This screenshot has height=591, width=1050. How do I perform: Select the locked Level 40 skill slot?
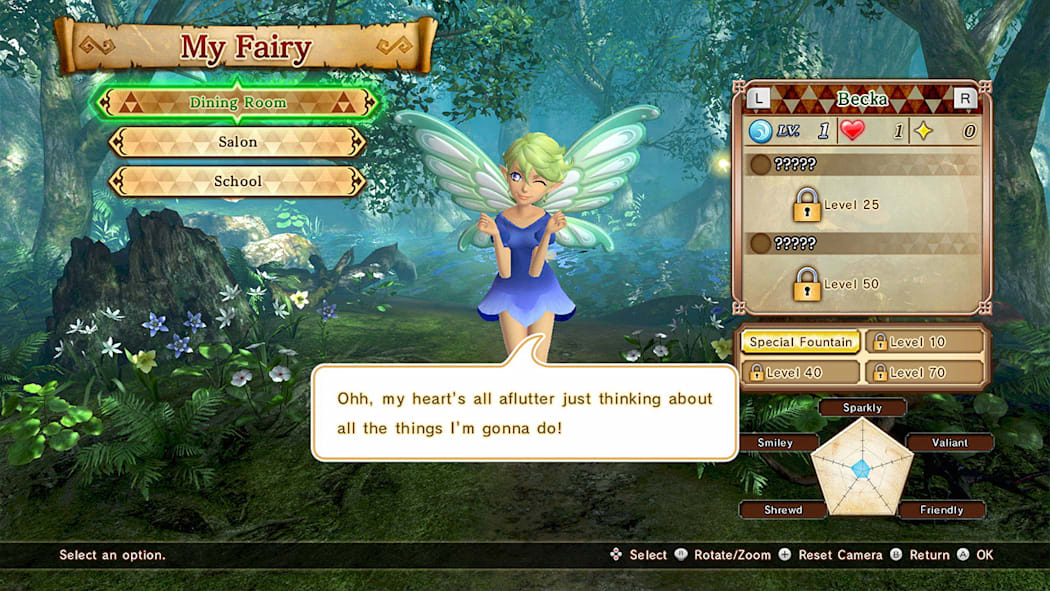click(x=800, y=372)
